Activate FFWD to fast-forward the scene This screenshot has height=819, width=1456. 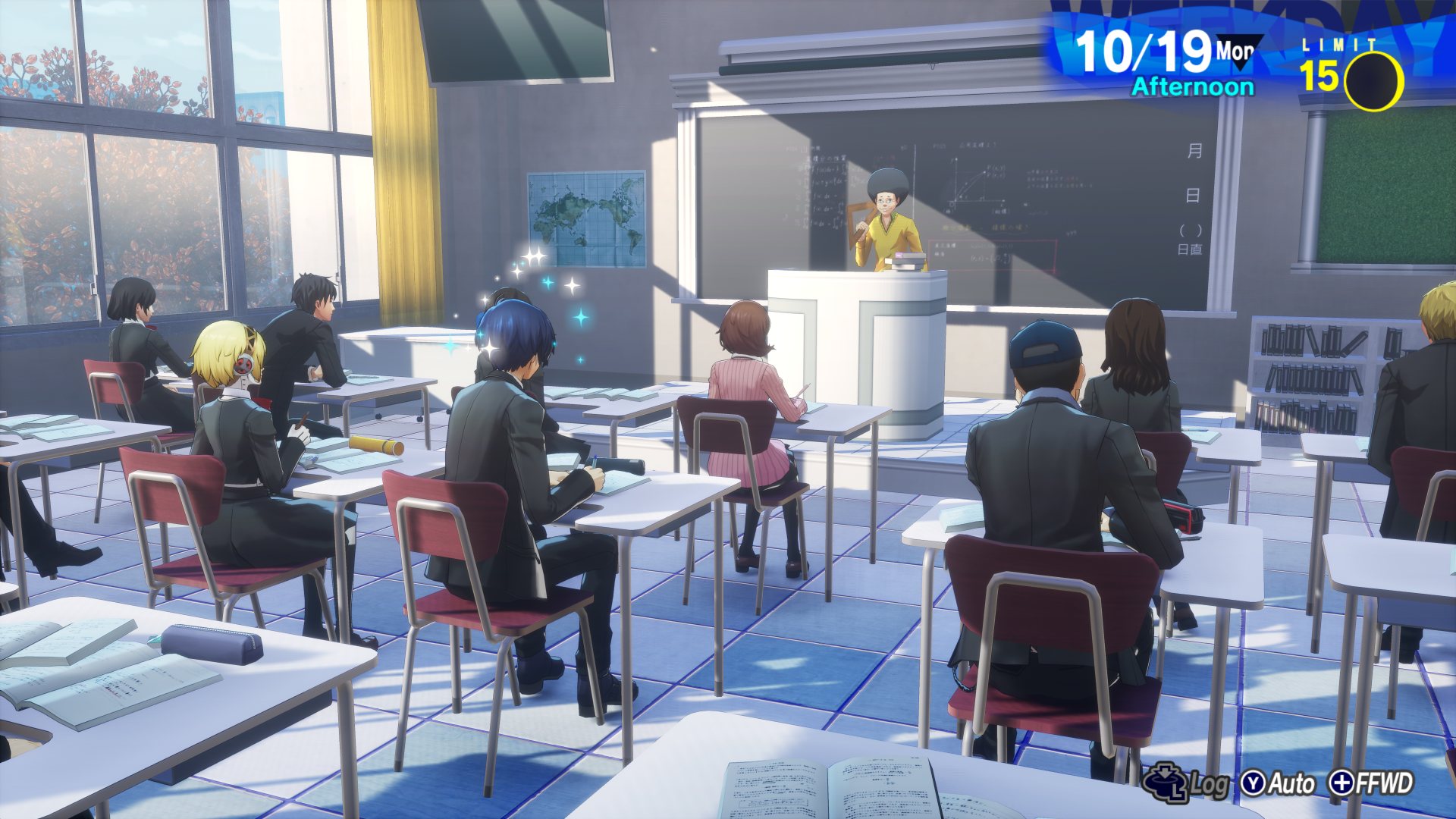[1373, 783]
